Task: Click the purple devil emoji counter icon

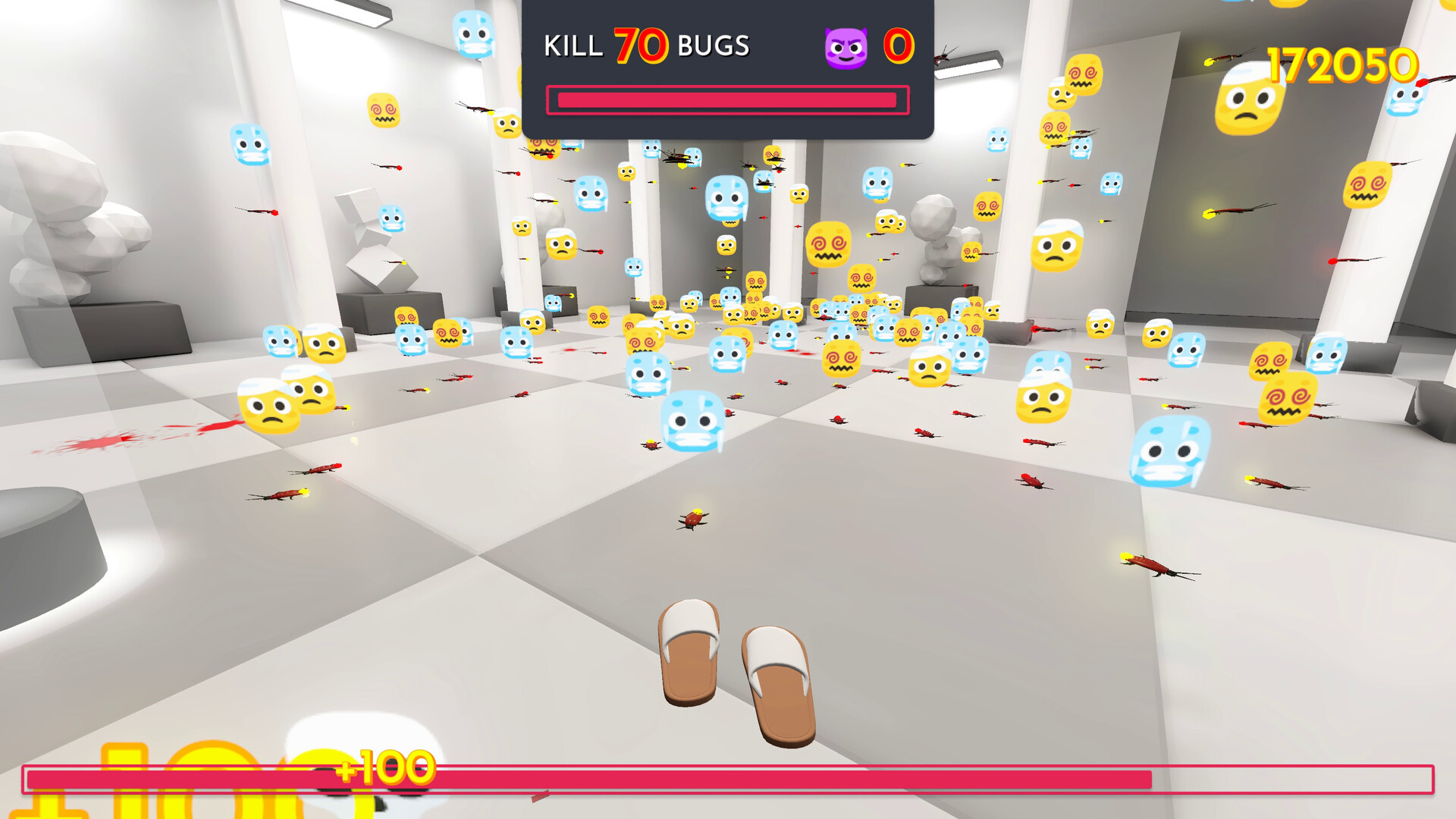Action: coord(848,45)
